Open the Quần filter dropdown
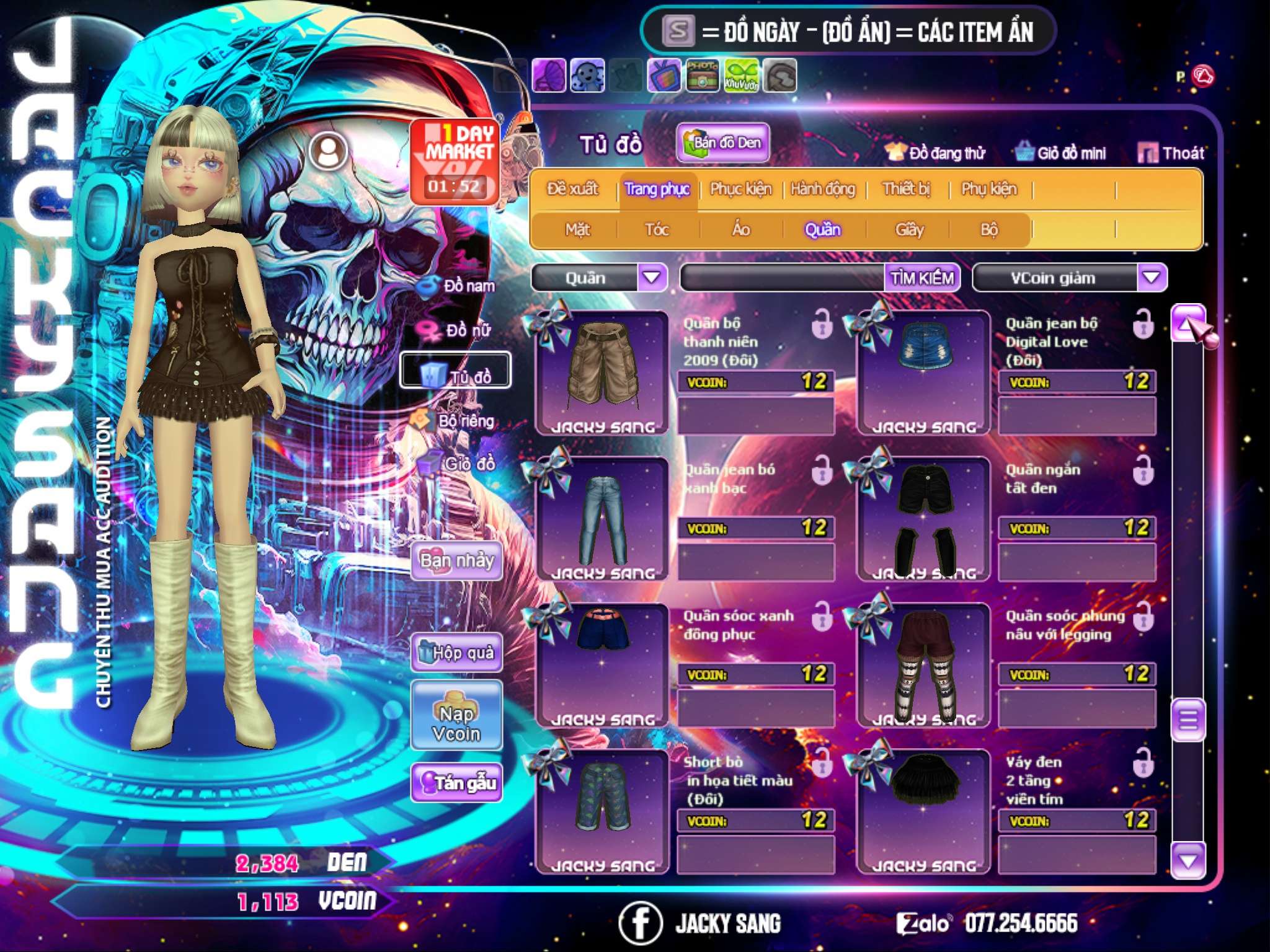The width and height of the screenshot is (1270, 952). 652,278
